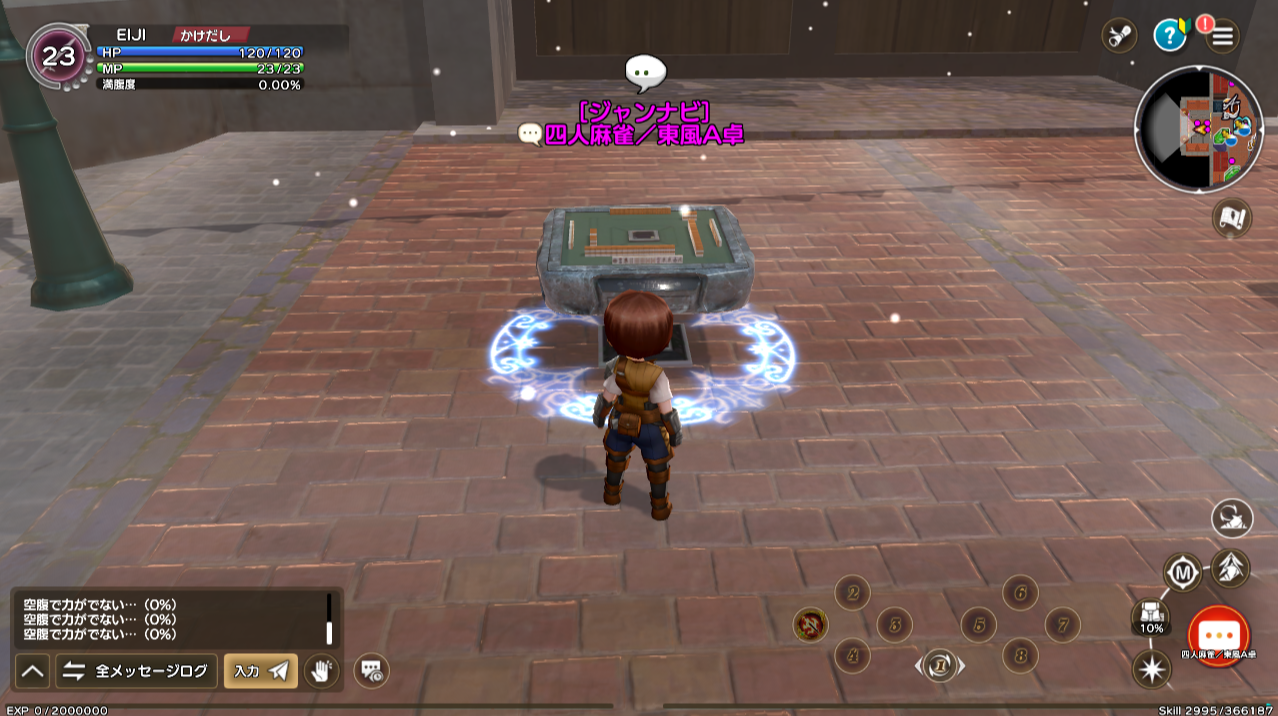Choose skill slot number 7
The height and width of the screenshot is (716, 1278).
(1062, 625)
